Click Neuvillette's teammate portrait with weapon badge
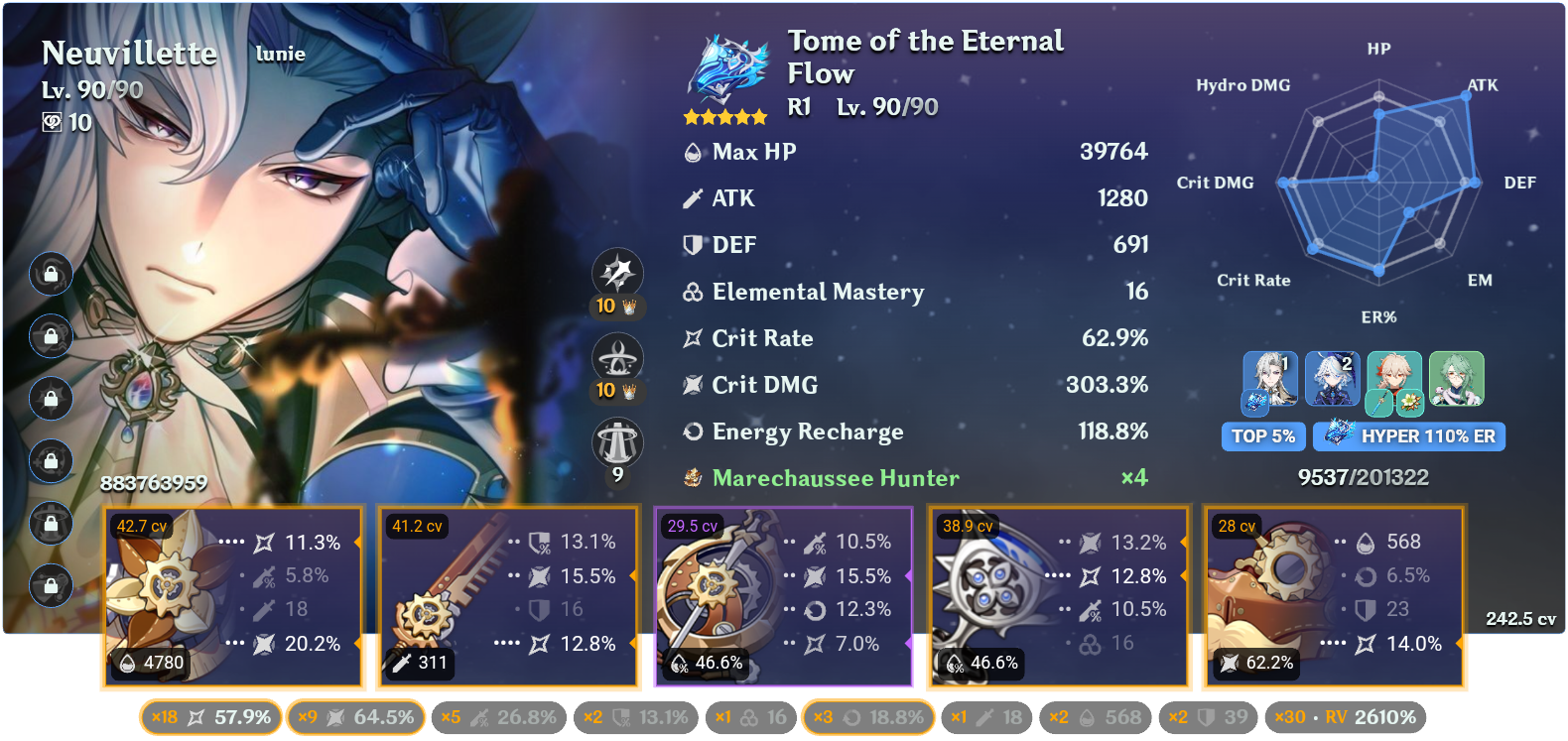The image size is (1568, 741). [1270, 381]
